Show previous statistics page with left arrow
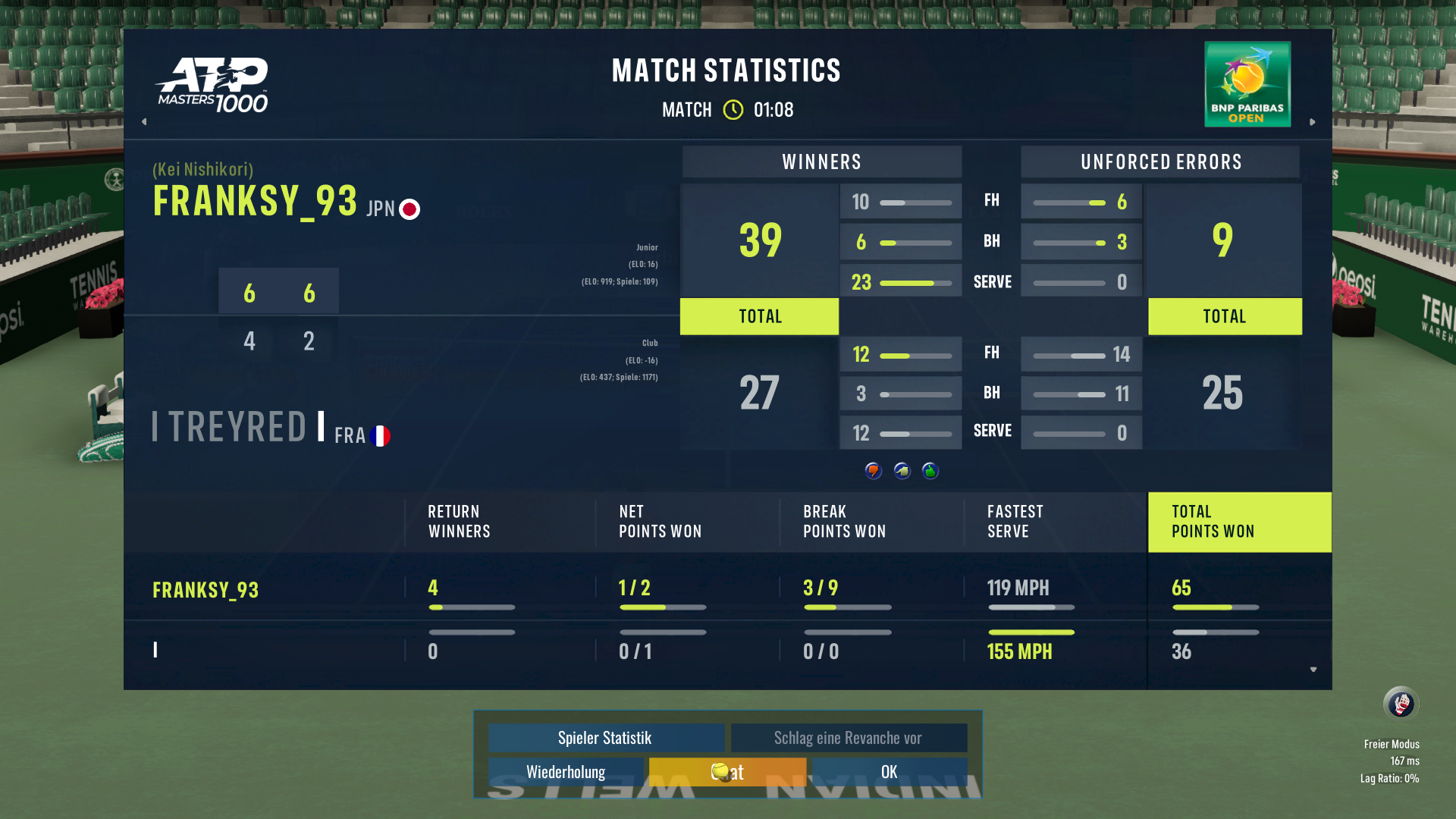Viewport: 1456px width, 819px height. pos(144,121)
